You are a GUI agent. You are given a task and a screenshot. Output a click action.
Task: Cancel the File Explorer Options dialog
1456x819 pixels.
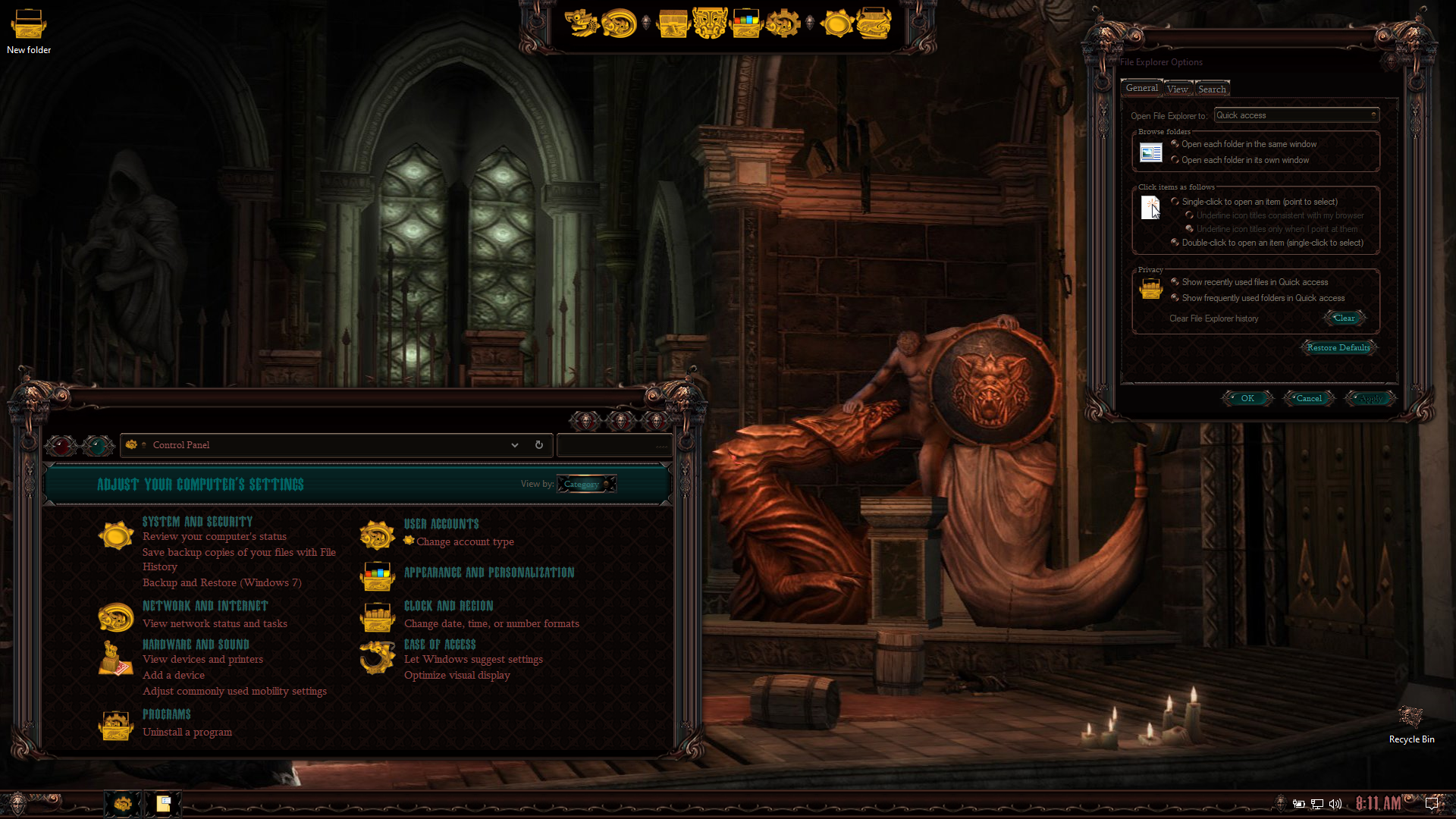1309,398
